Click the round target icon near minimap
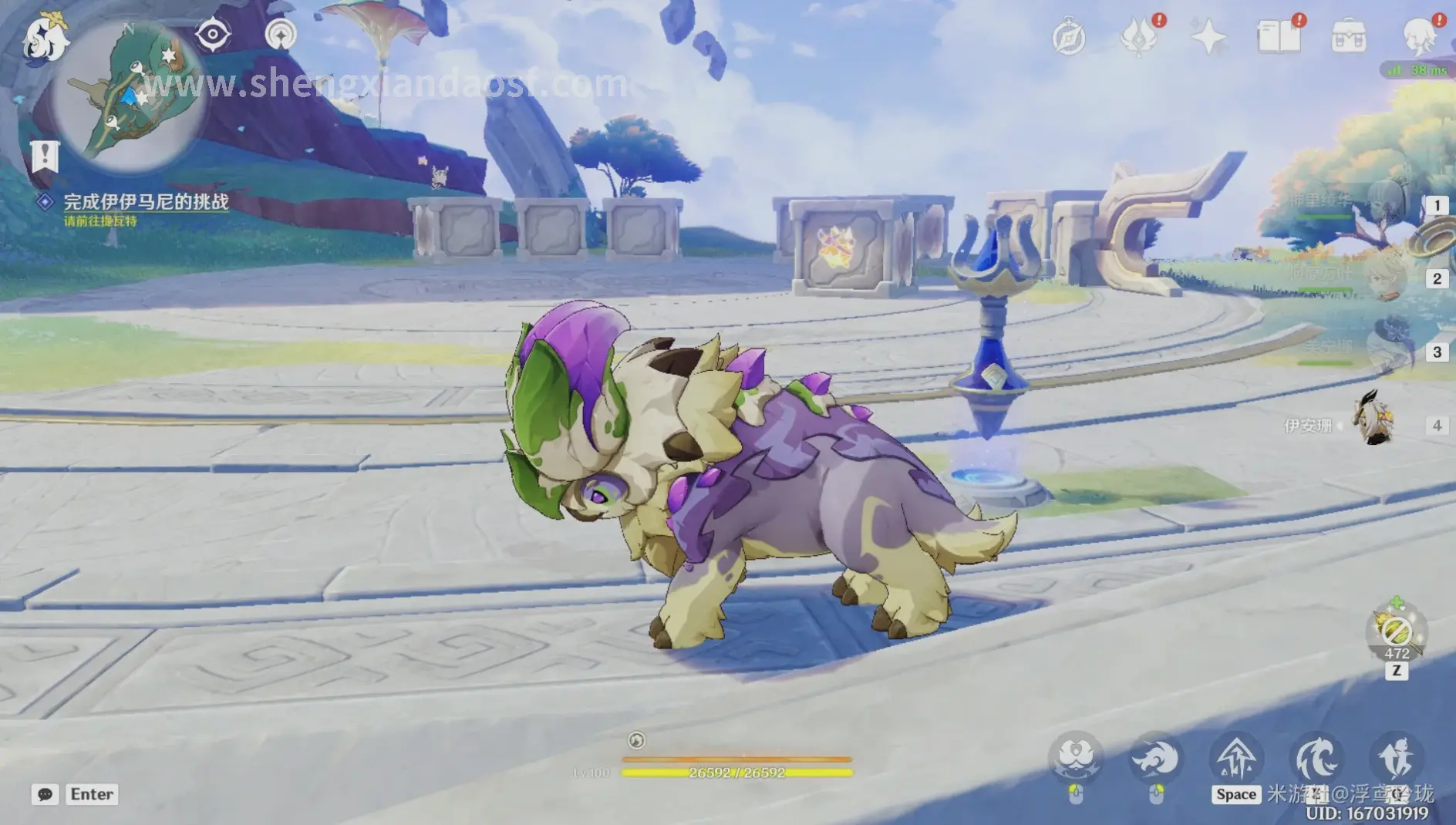The width and height of the screenshot is (1456, 825). pyautogui.click(x=281, y=35)
